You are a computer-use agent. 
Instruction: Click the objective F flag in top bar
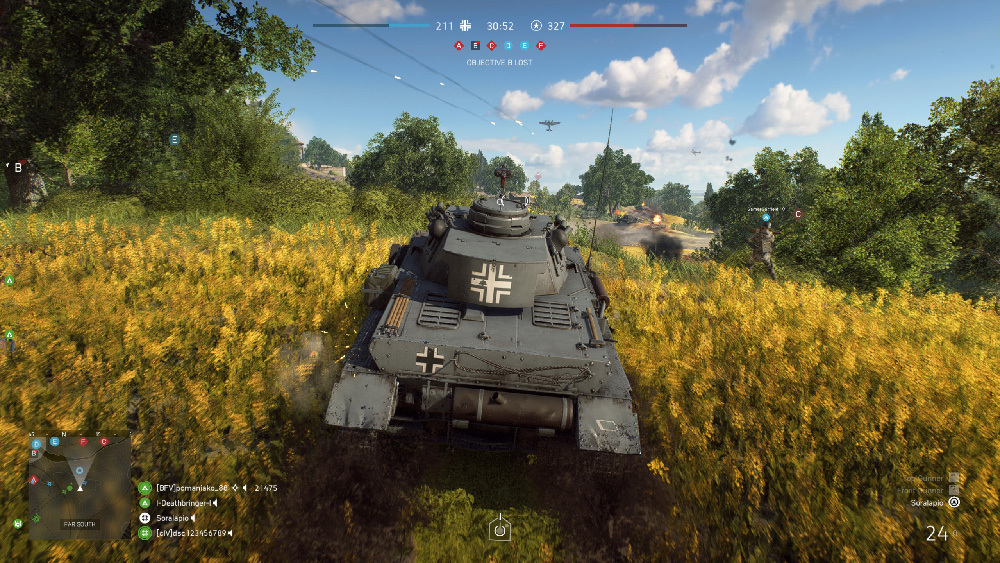[x=541, y=46]
